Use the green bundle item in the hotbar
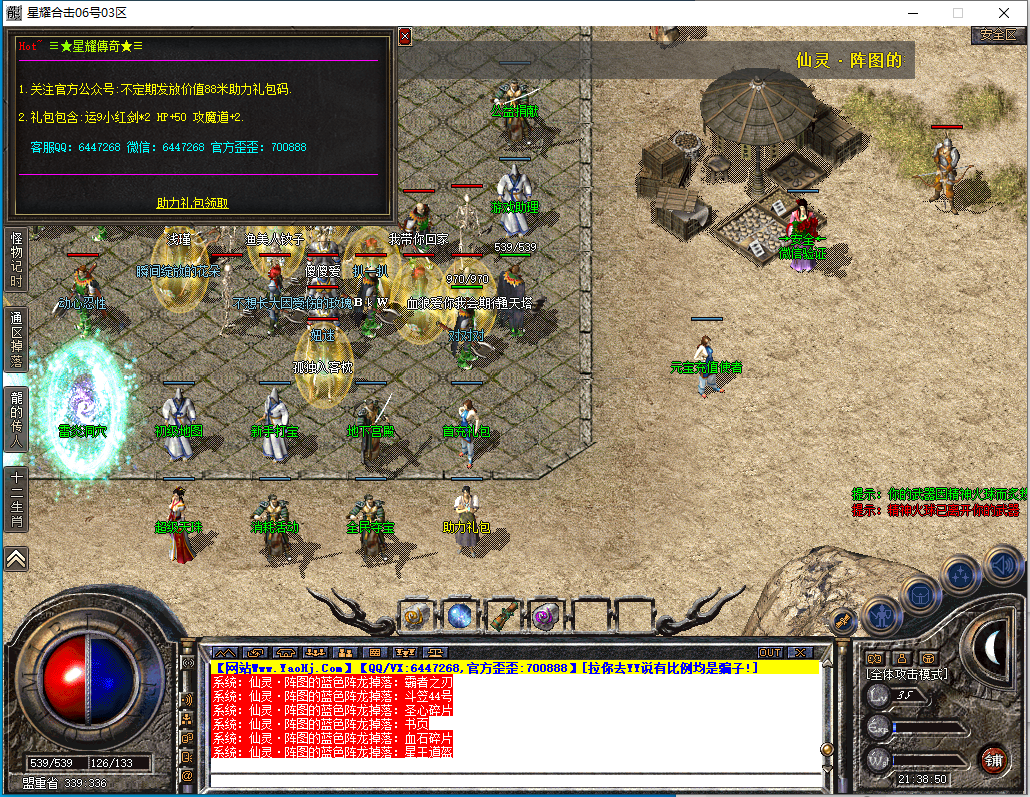 click(x=502, y=614)
